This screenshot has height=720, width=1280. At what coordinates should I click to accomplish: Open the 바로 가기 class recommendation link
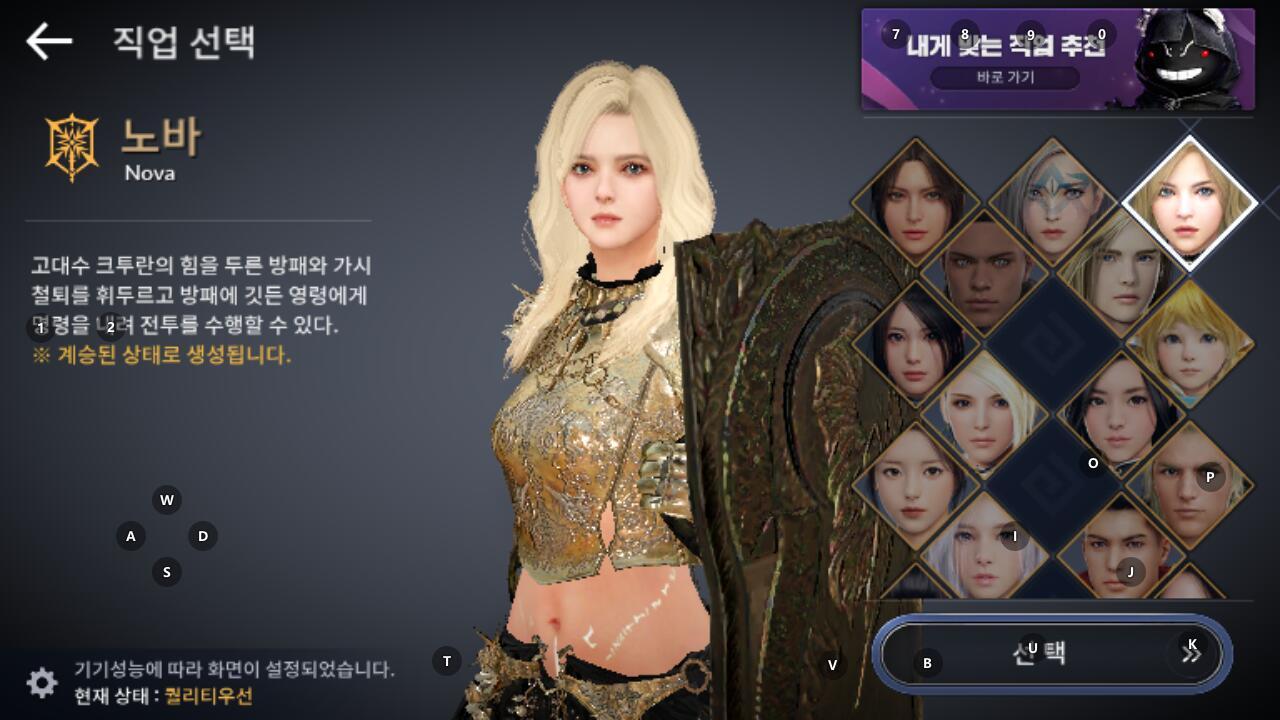pos(1005,77)
